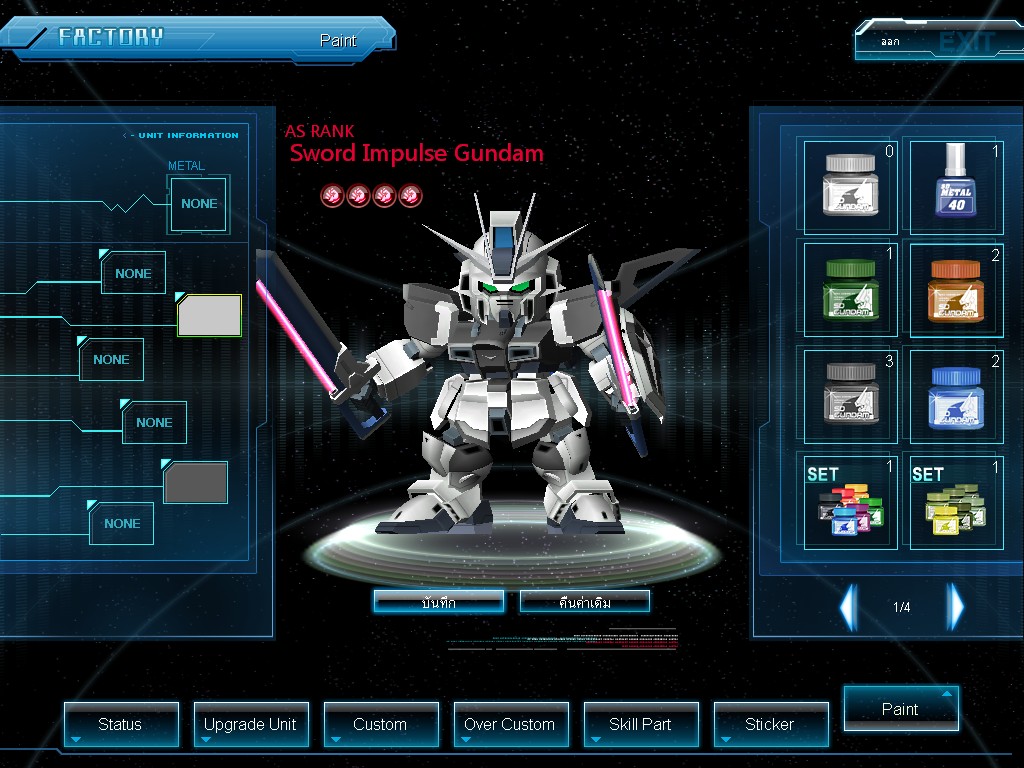Viewport: 1024px width, 768px height.
Task: Choose the yellow-green paint SET
Action: pos(953,500)
